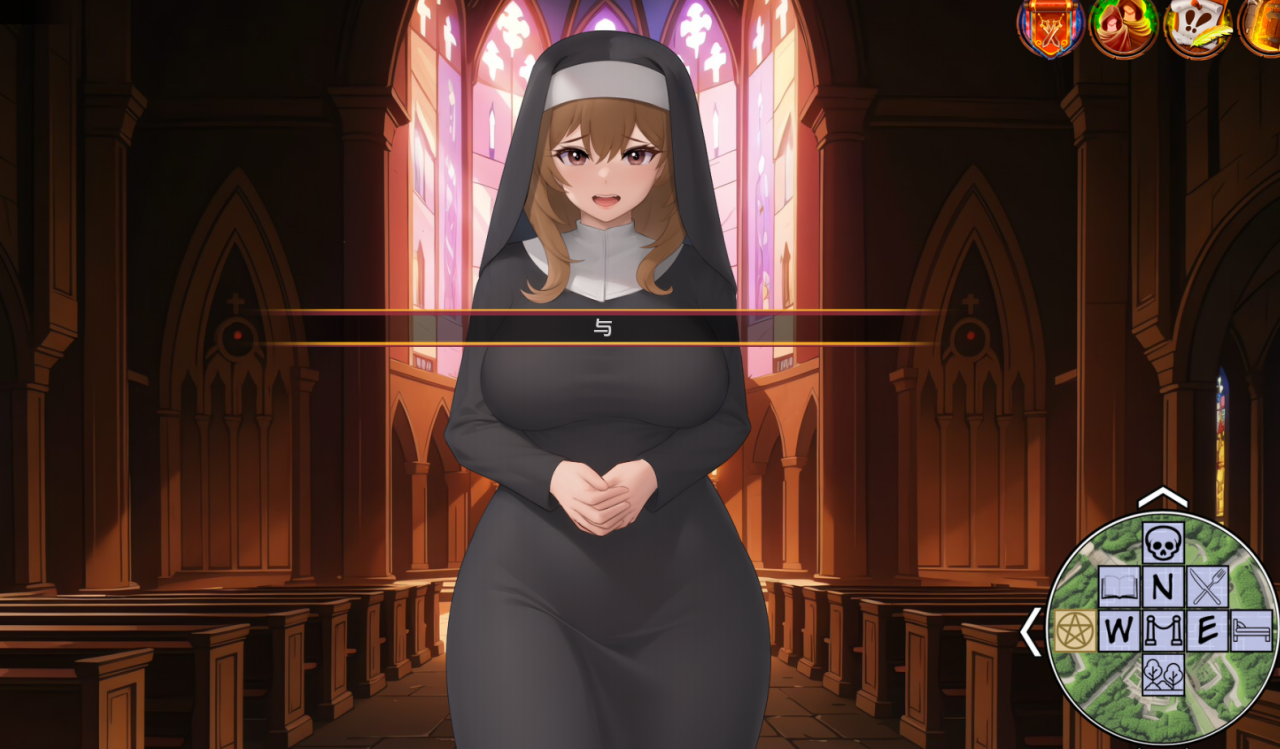This screenshot has width=1280, height=749.
Task: Select the skull tile on the minimap
Action: point(1163,543)
